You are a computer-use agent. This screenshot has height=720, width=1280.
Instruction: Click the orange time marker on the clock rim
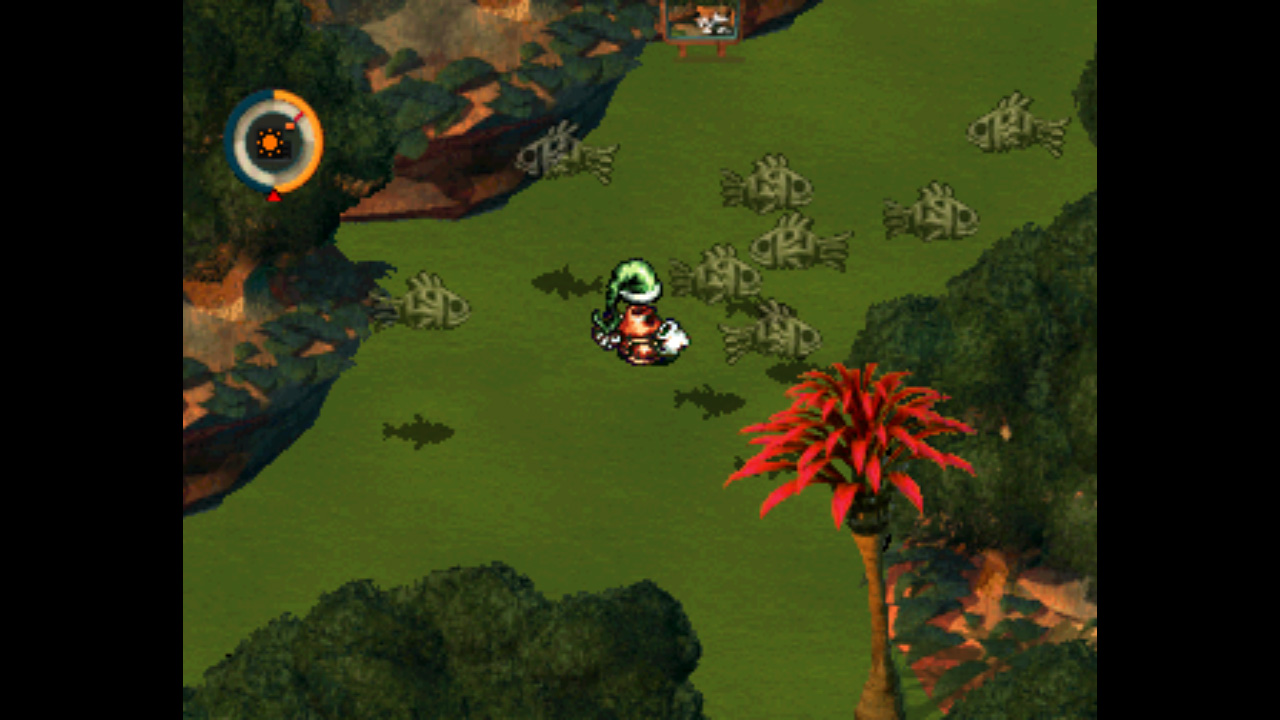pyautogui.click(x=290, y=127)
